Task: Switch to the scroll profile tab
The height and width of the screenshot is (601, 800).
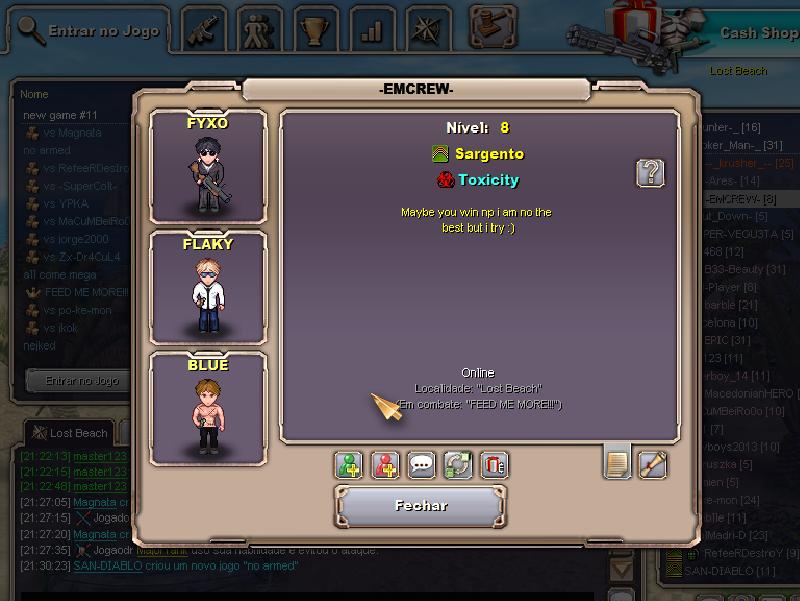Action: pyautogui.click(x=652, y=464)
